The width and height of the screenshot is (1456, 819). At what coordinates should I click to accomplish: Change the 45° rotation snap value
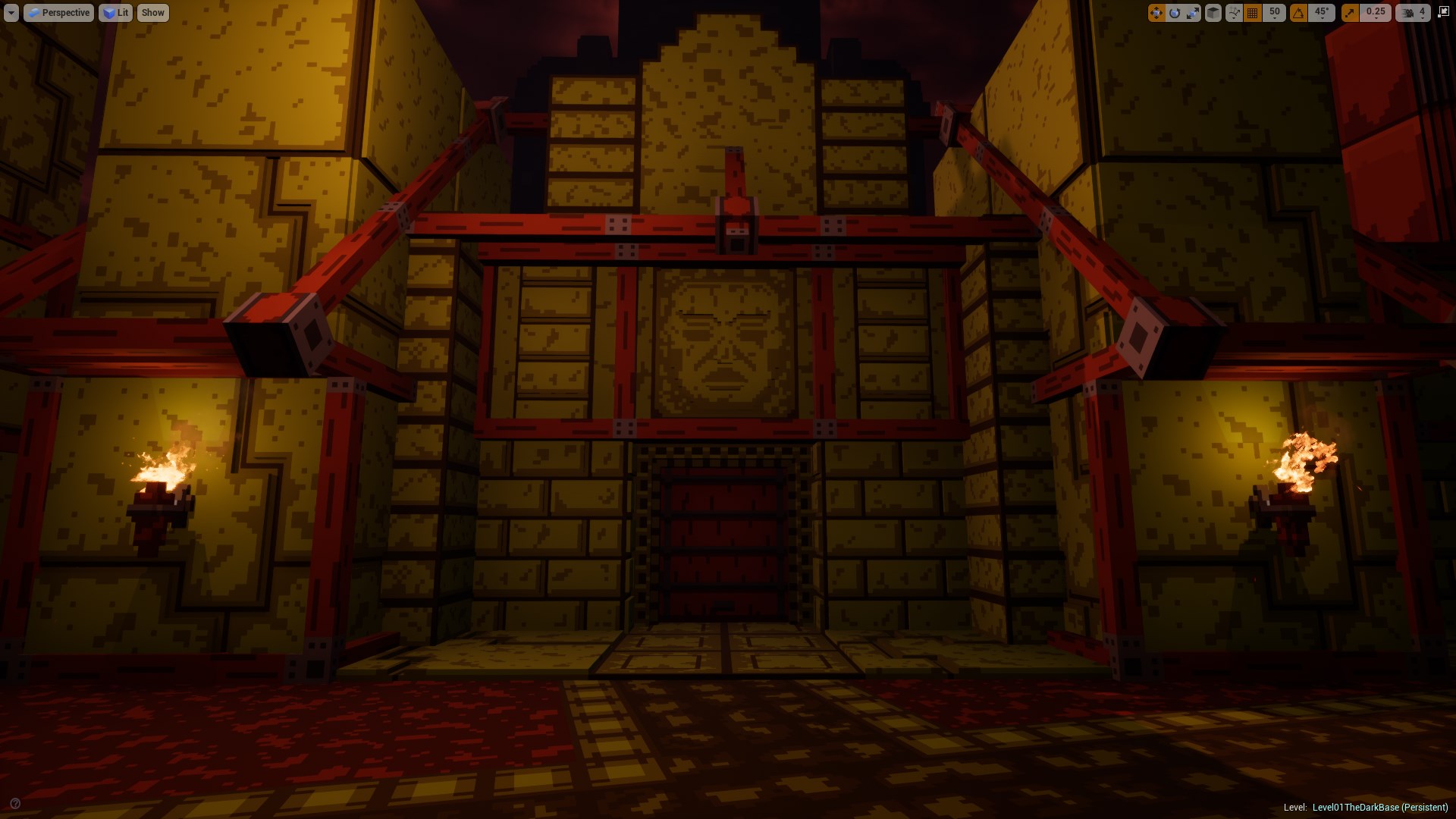point(1323,13)
